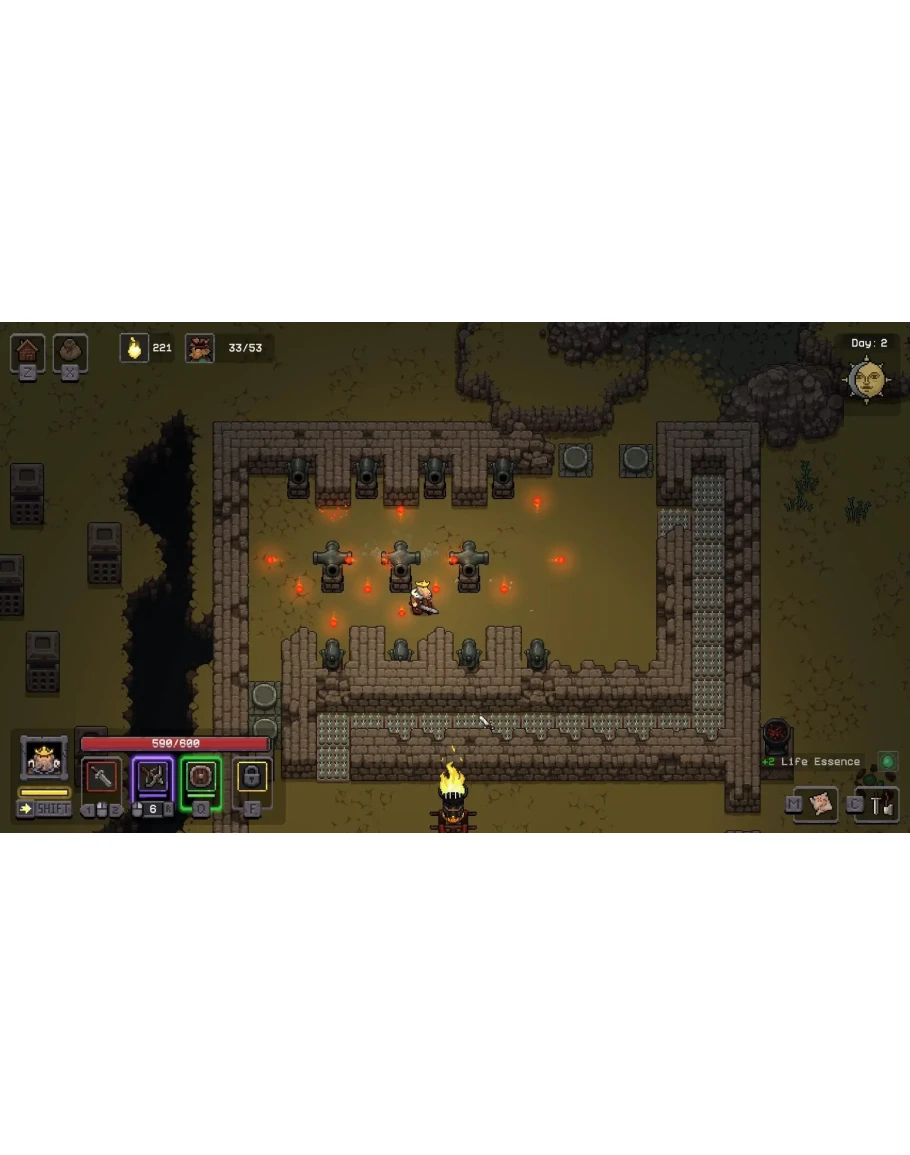910x1155 pixels.
Task: Click the yellow flame currency icon
Action: (134, 348)
